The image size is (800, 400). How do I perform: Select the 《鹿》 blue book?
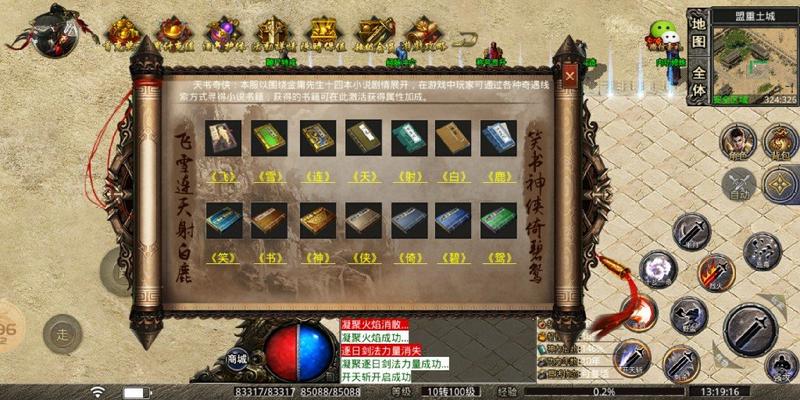click(x=499, y=139)
